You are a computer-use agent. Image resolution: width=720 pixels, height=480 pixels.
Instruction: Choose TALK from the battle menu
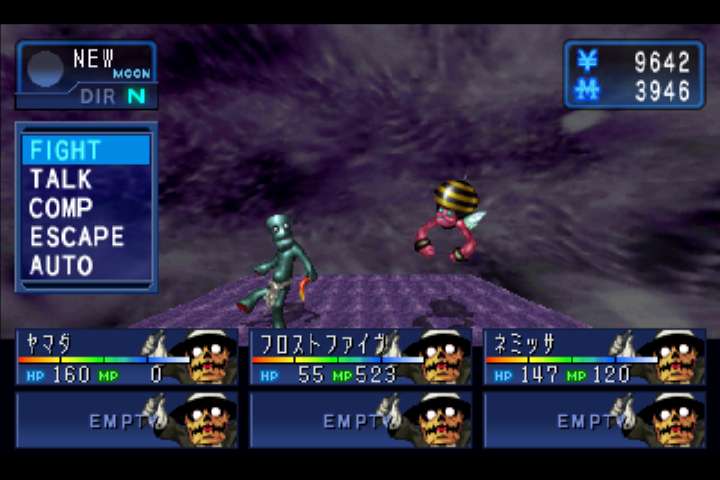pos(61,180)
